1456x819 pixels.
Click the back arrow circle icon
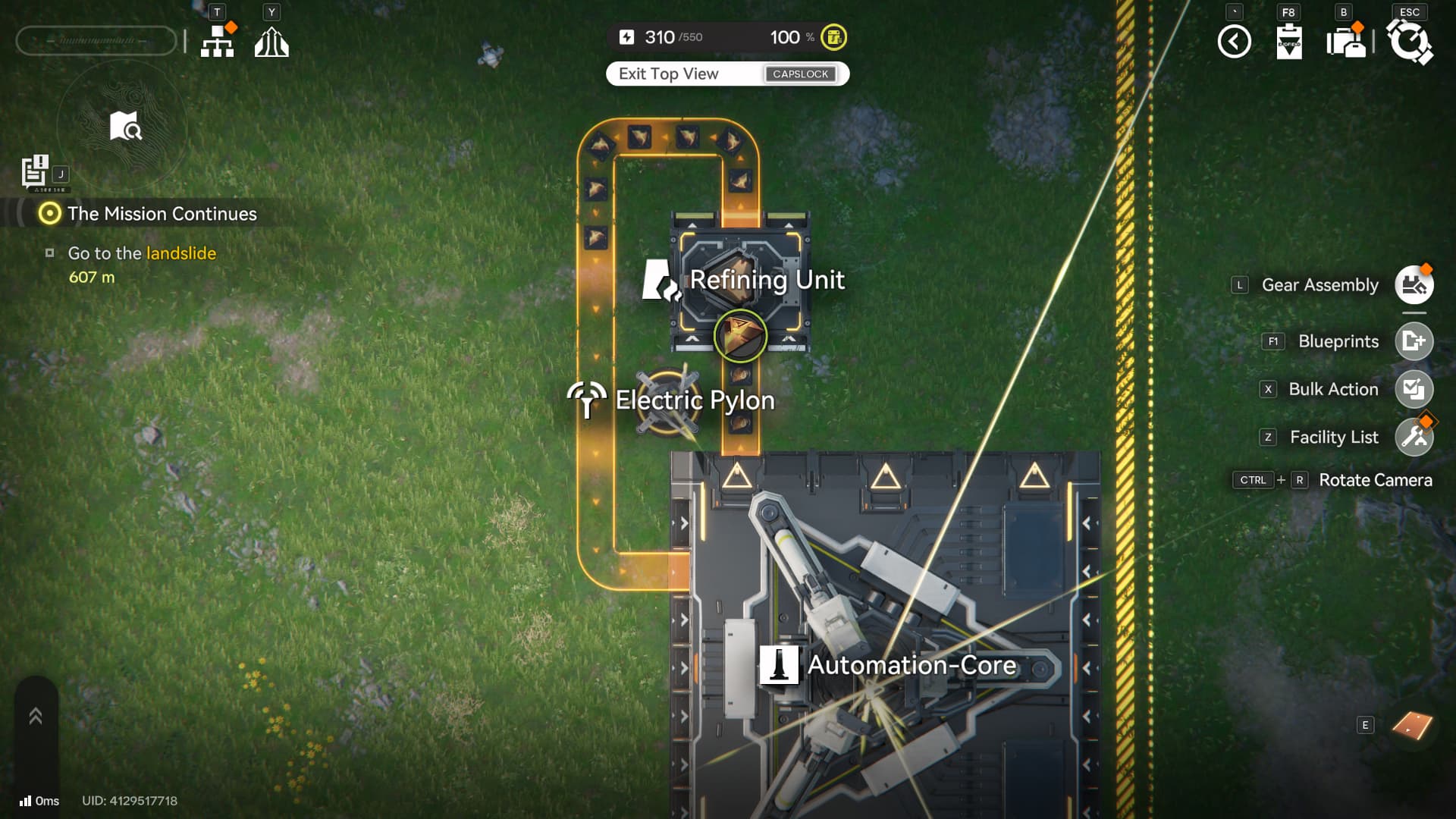(1234, 42)
